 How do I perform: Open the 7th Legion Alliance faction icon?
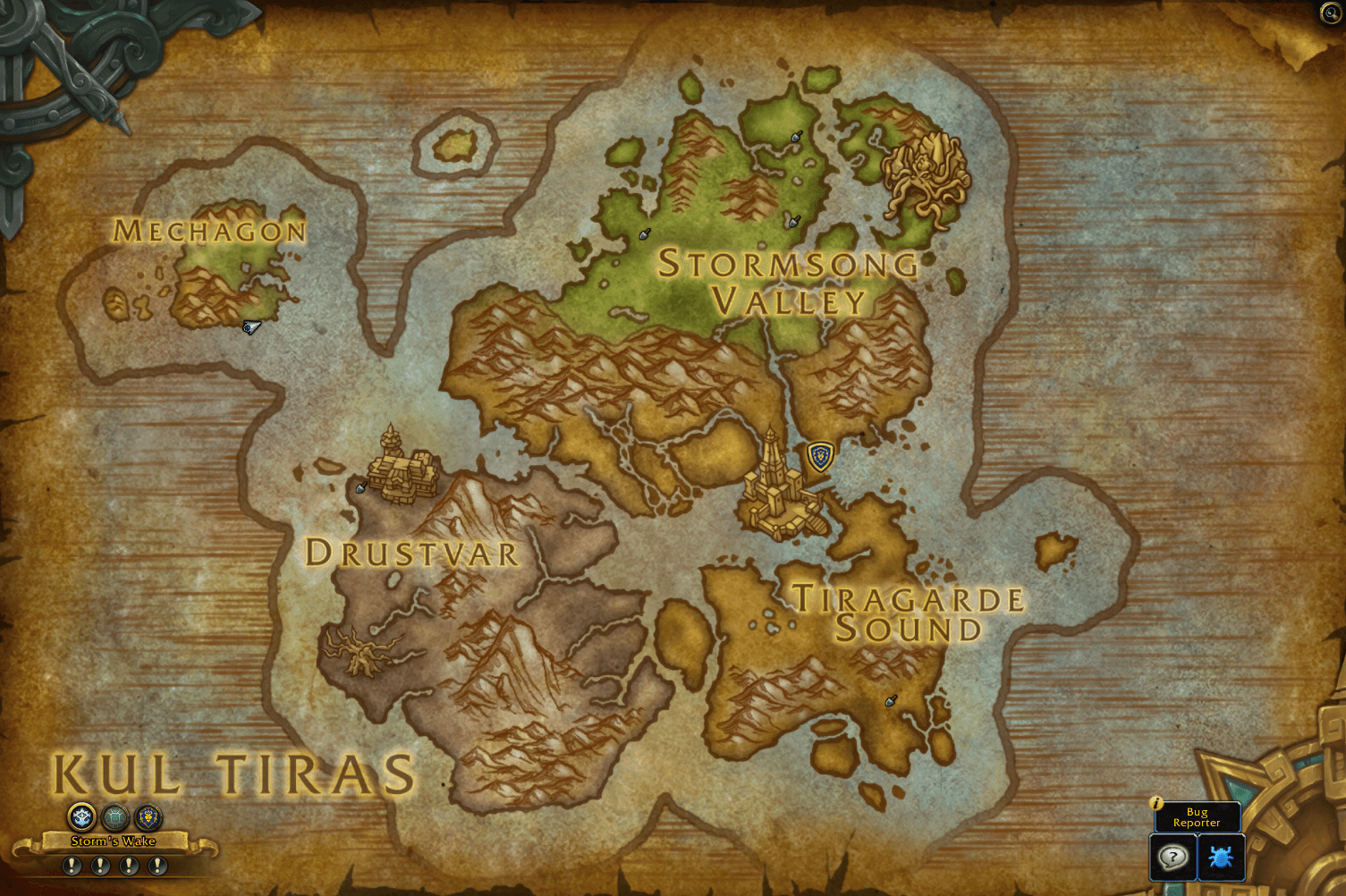tap(149, 816)
